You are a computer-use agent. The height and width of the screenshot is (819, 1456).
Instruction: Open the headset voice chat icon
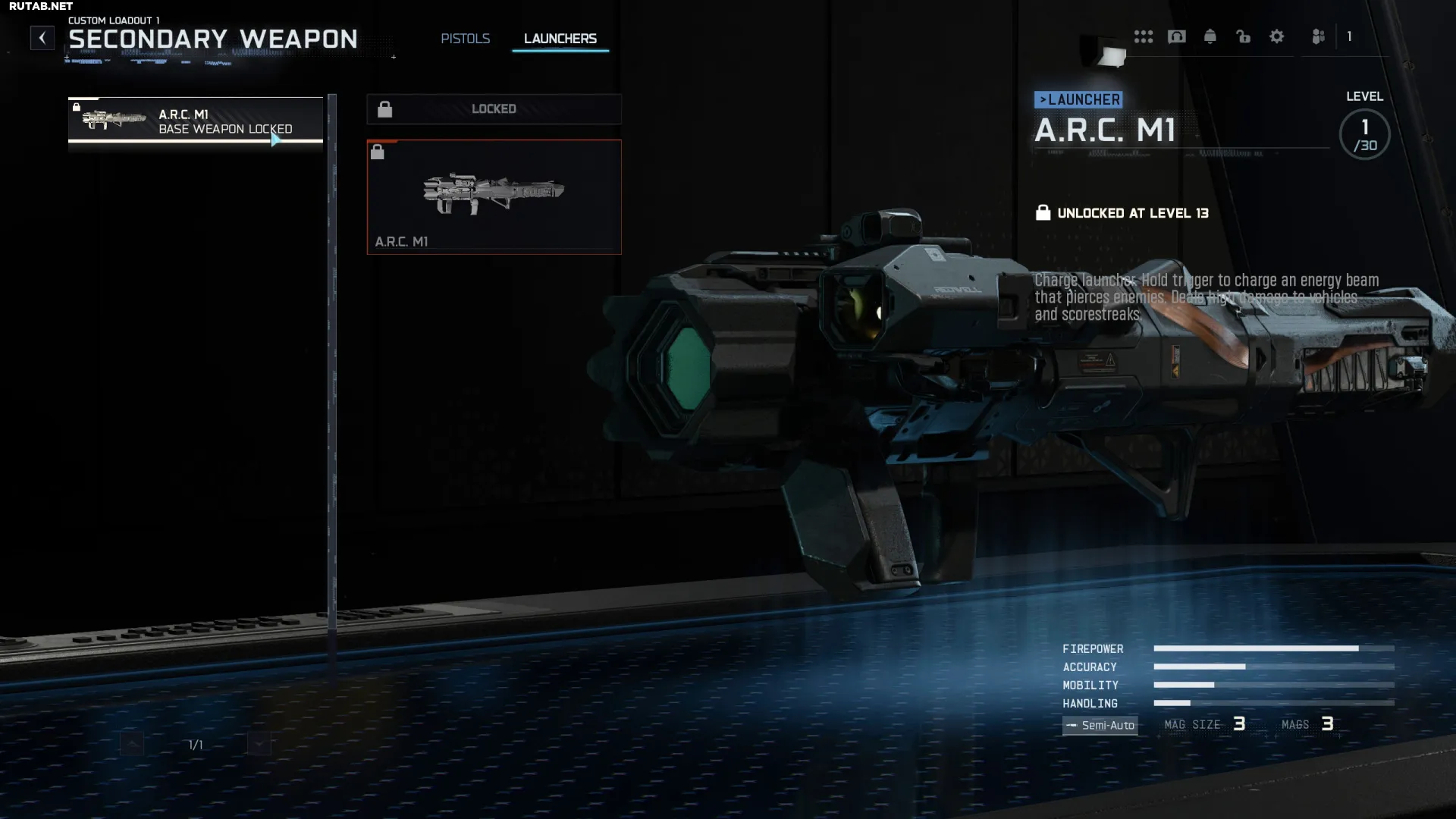(x=1176, y=36)
